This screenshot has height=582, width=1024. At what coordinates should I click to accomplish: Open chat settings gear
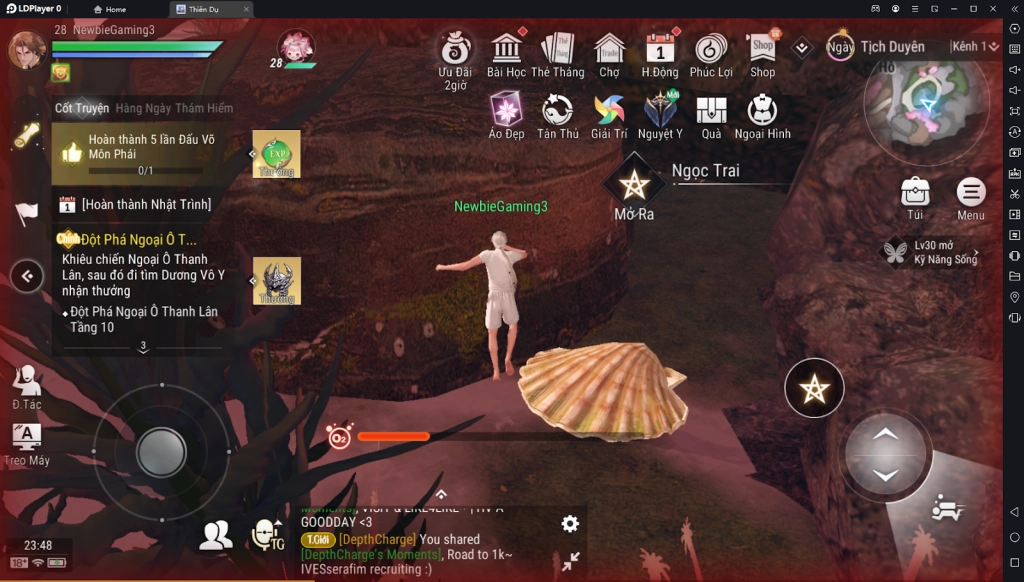pos(570,523)
